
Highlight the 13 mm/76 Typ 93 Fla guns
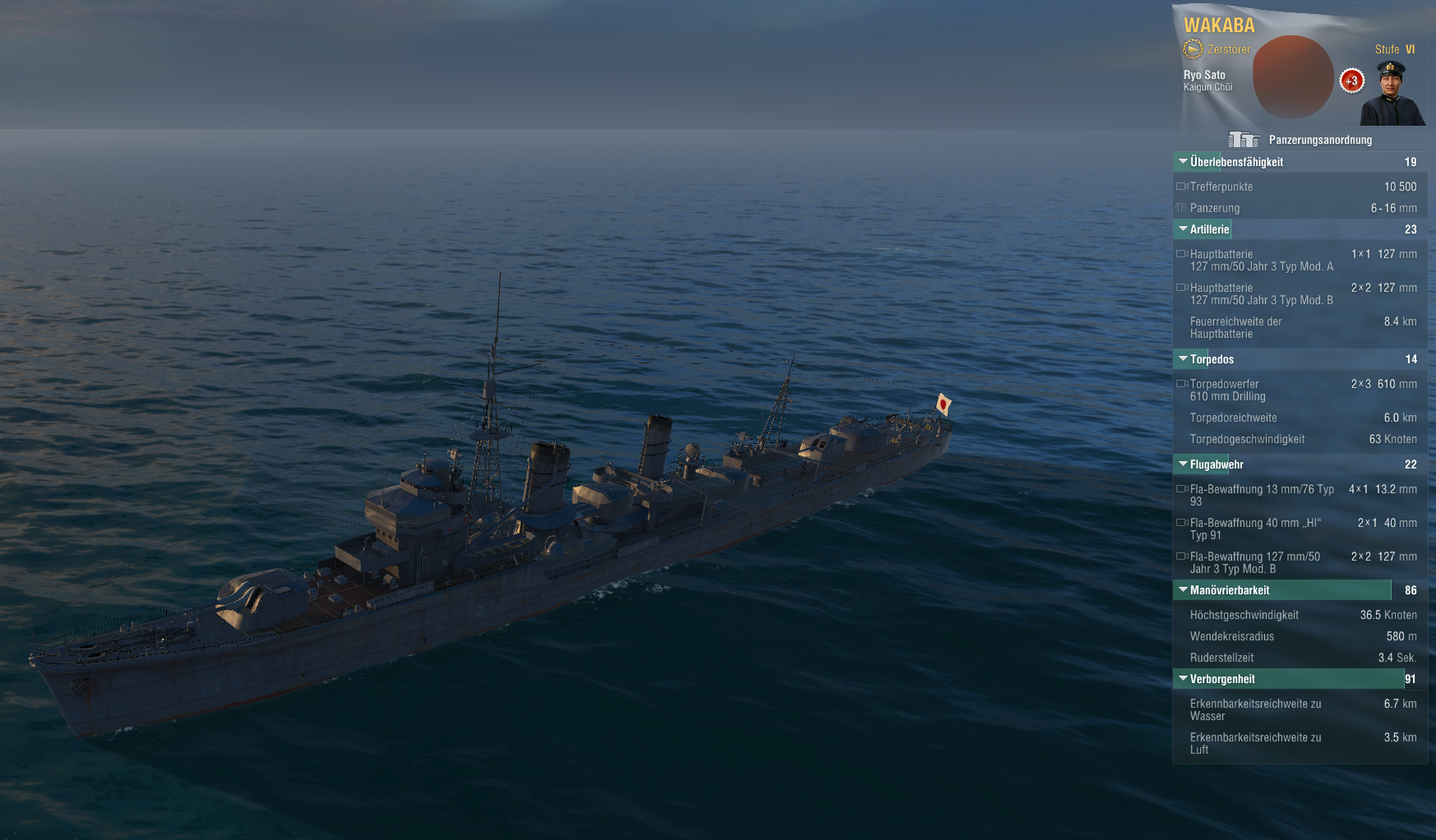[1182, 489]
